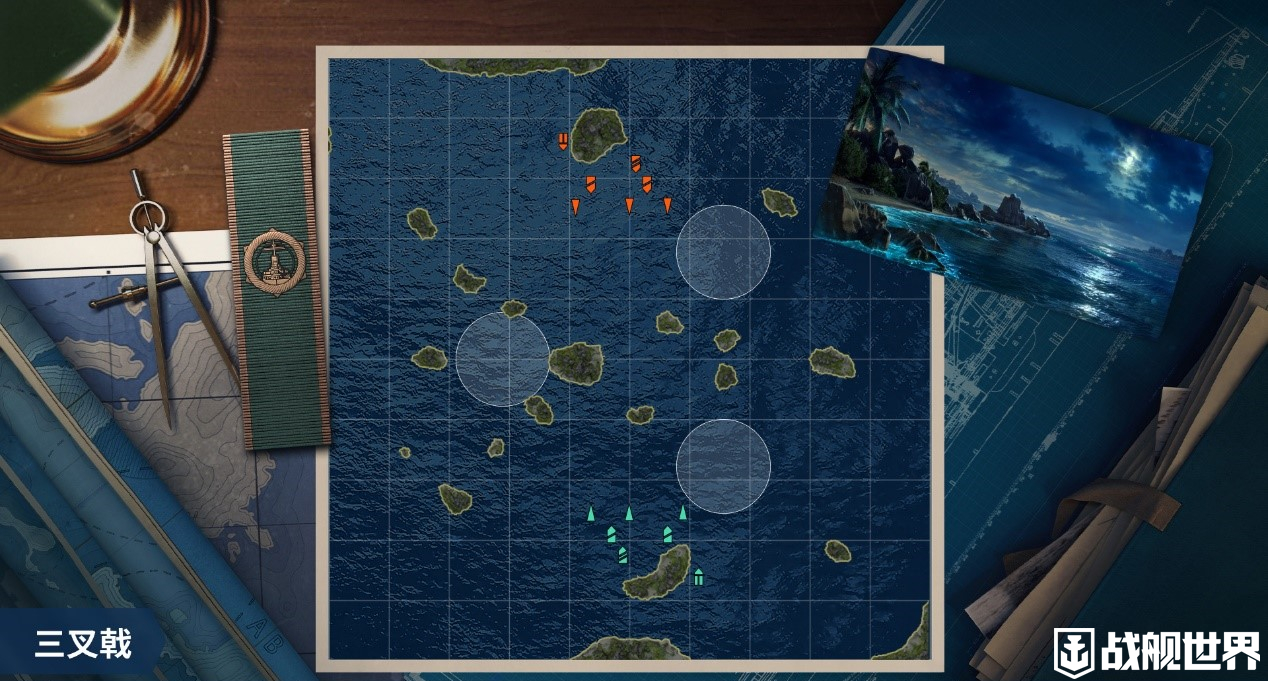Click the Trident tactical map
This screenshot has width=1268, height=681.
coord(630,360)
